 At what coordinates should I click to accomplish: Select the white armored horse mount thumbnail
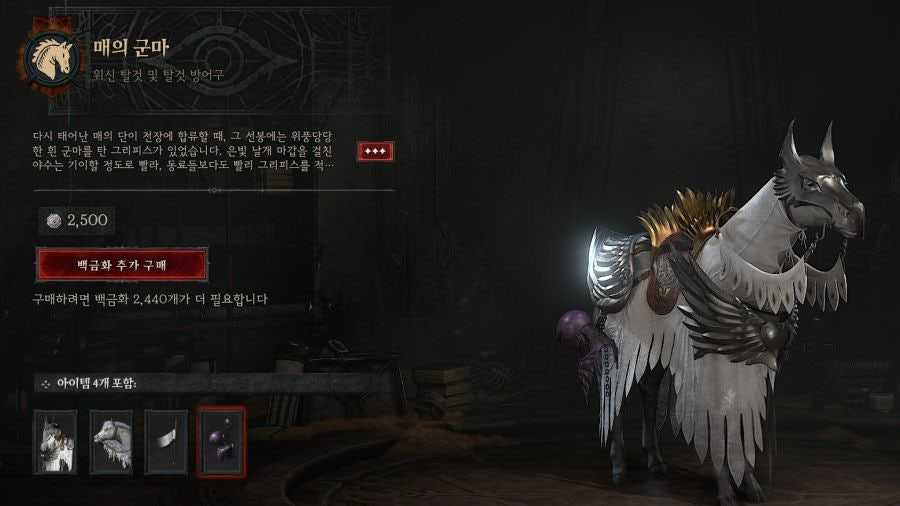pyautogui.click(x=55, y=440)
